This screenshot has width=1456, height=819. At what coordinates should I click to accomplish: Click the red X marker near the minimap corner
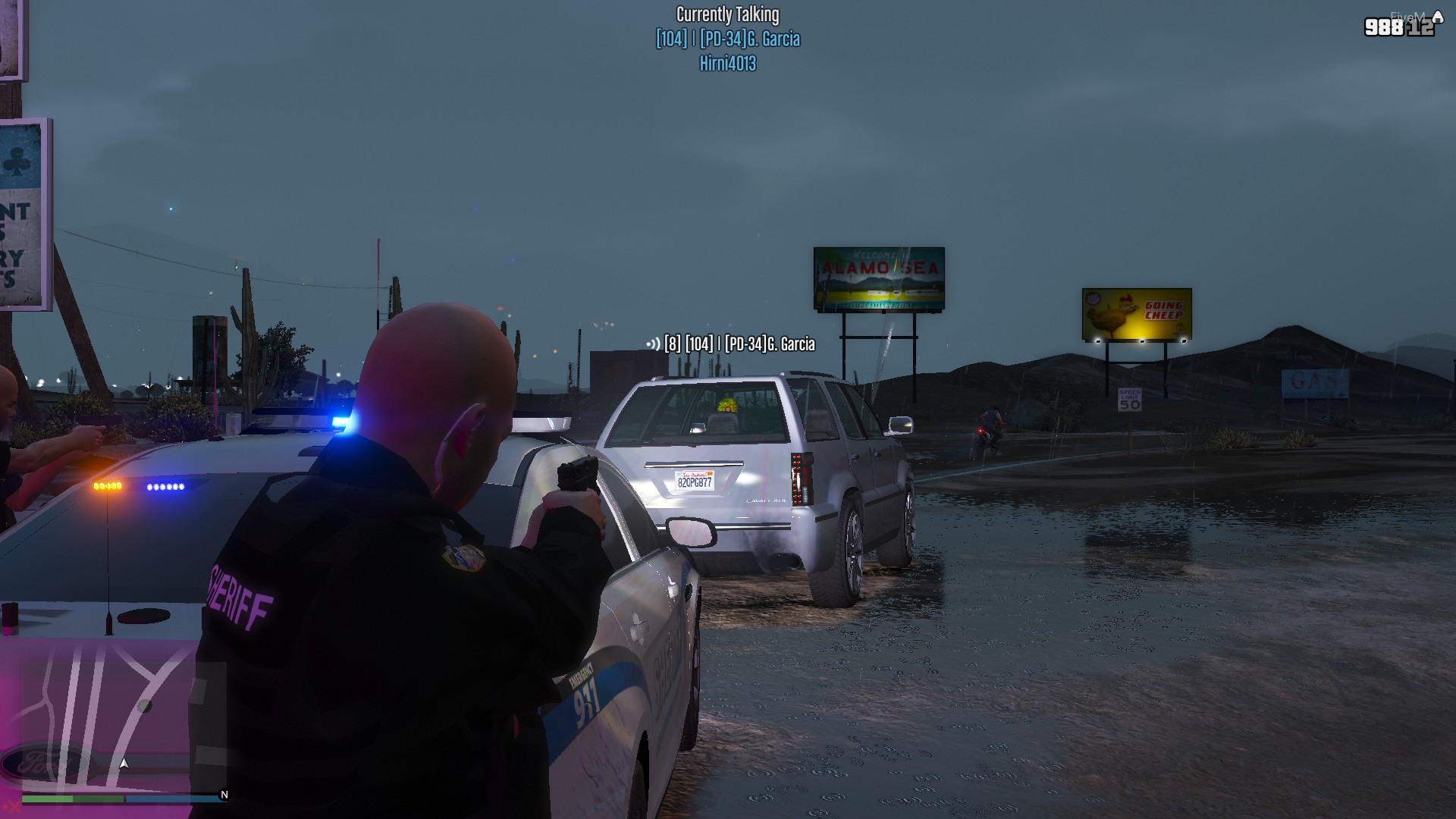point(13,806)
